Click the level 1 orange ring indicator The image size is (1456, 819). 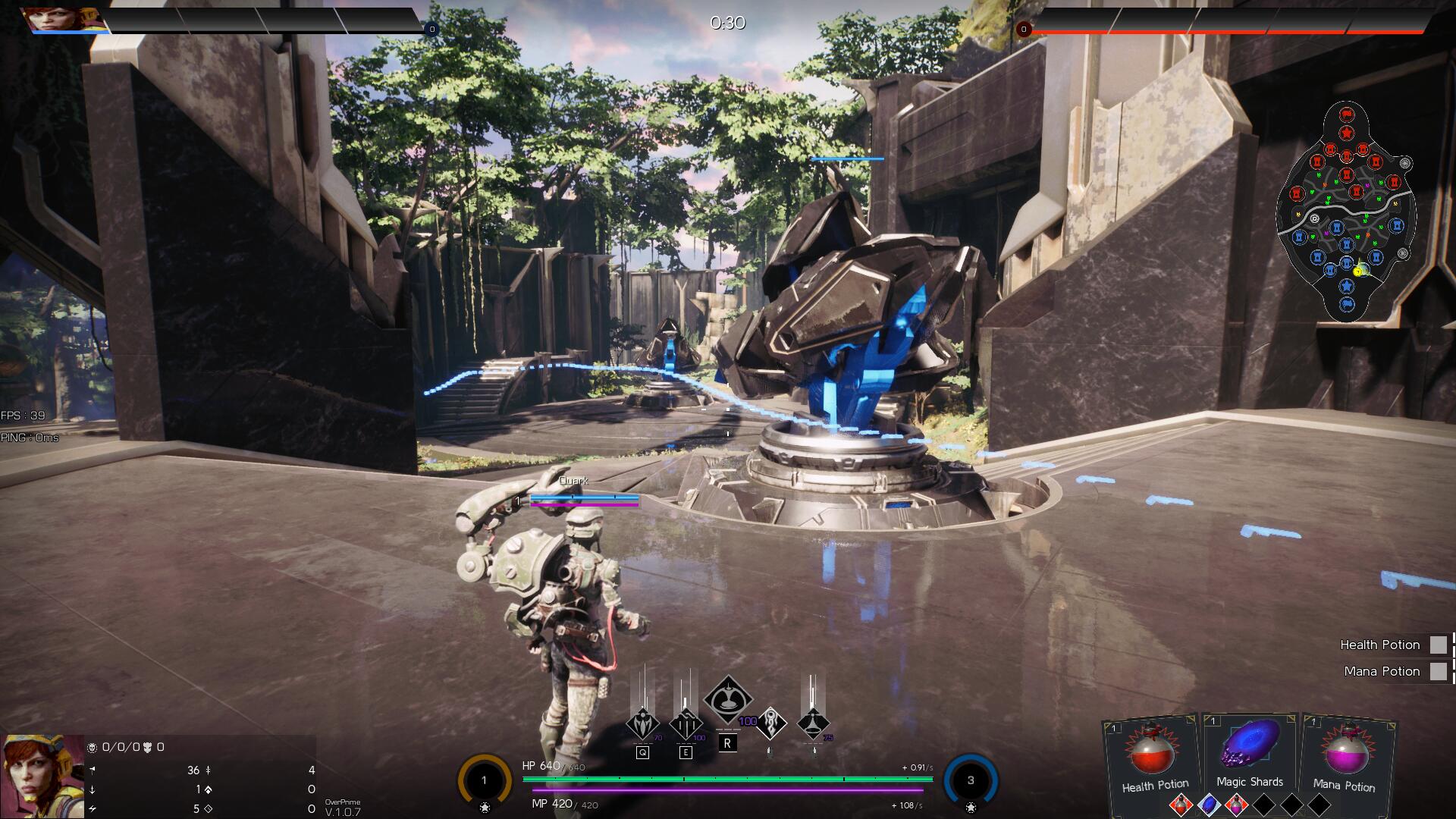coord(484,780)
